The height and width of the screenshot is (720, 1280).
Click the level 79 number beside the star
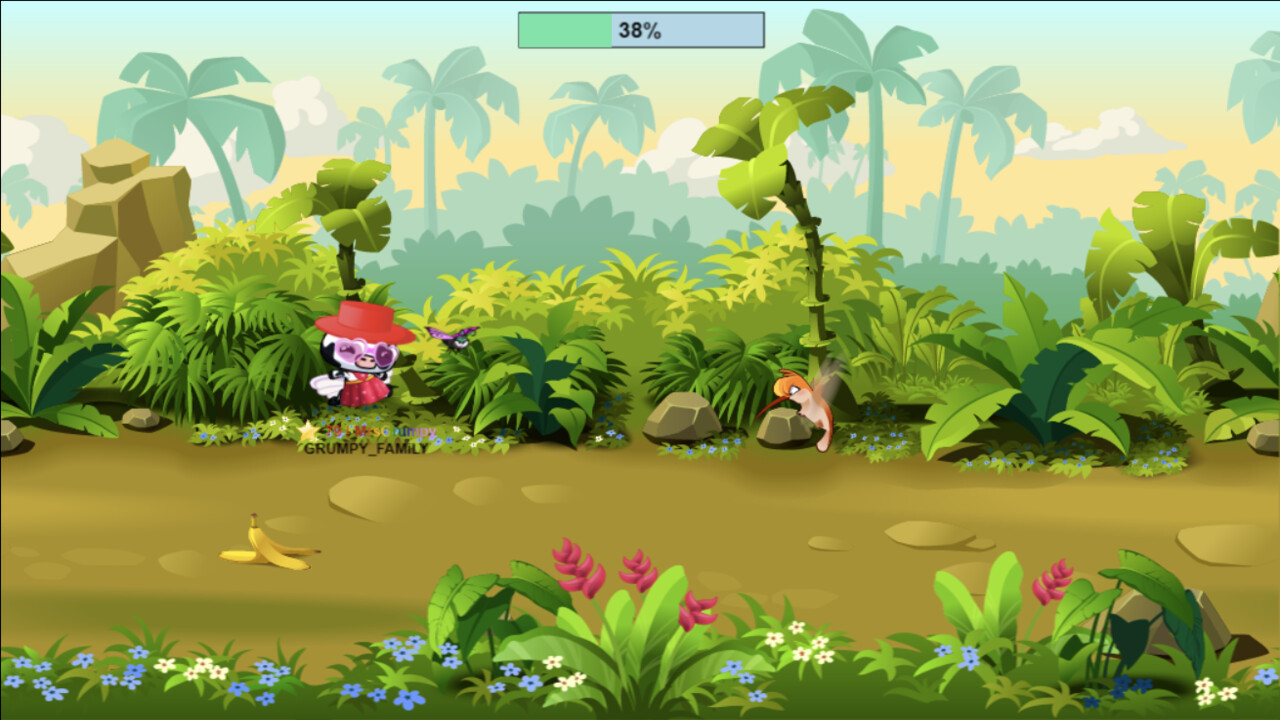tap(333, 431)
